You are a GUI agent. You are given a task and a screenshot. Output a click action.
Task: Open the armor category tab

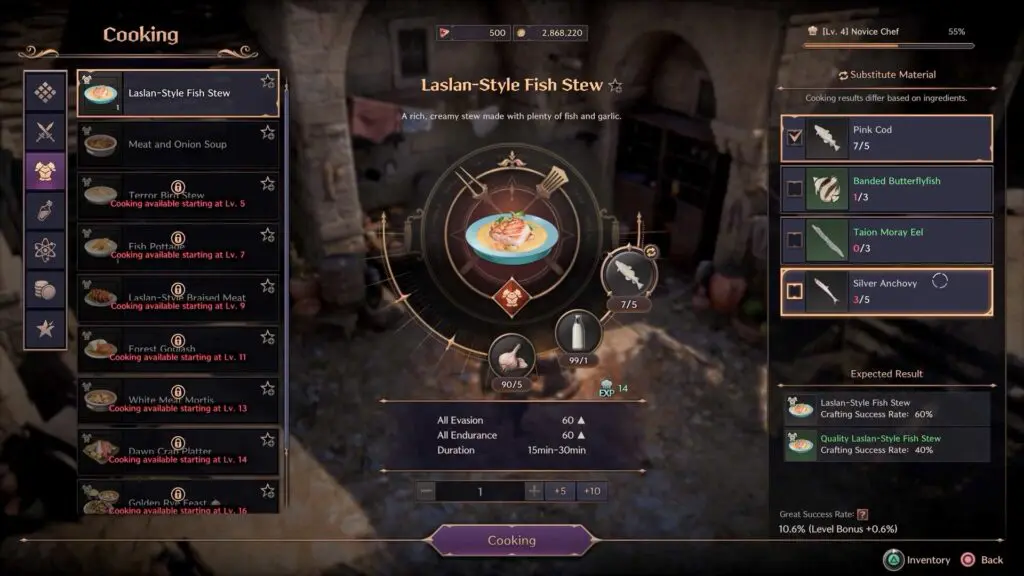[x=45, y=170]
